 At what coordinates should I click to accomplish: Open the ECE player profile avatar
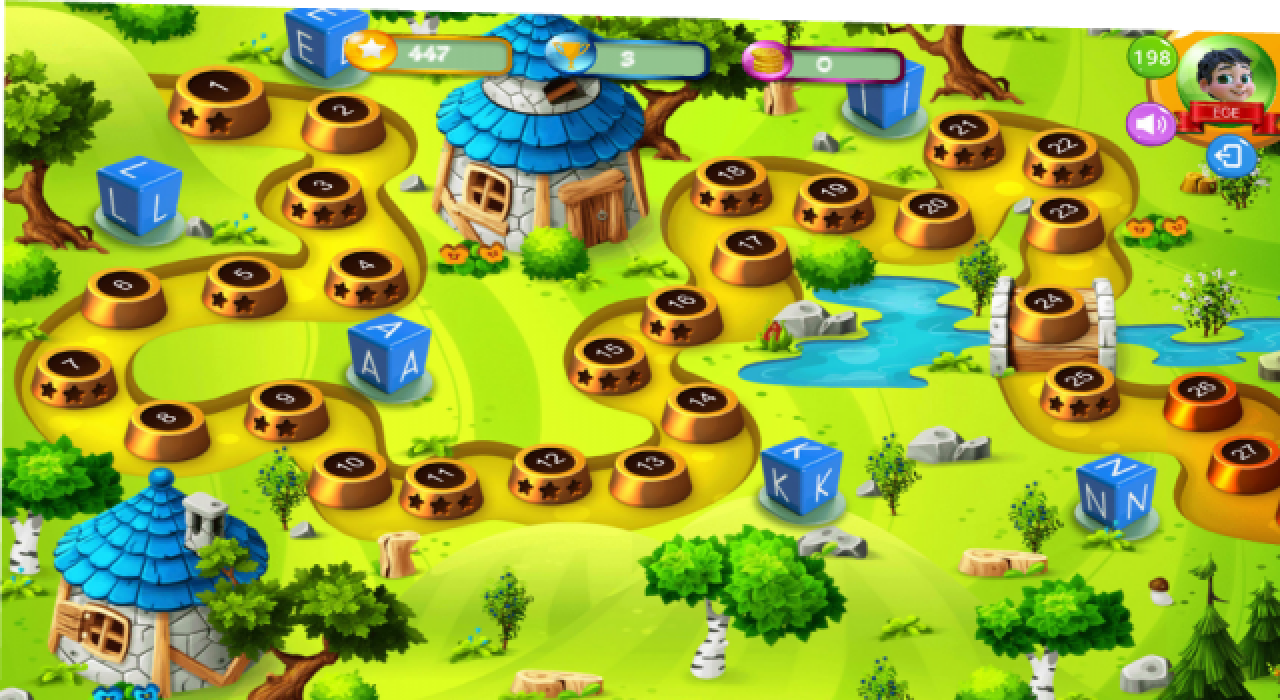click(1226, 78)
